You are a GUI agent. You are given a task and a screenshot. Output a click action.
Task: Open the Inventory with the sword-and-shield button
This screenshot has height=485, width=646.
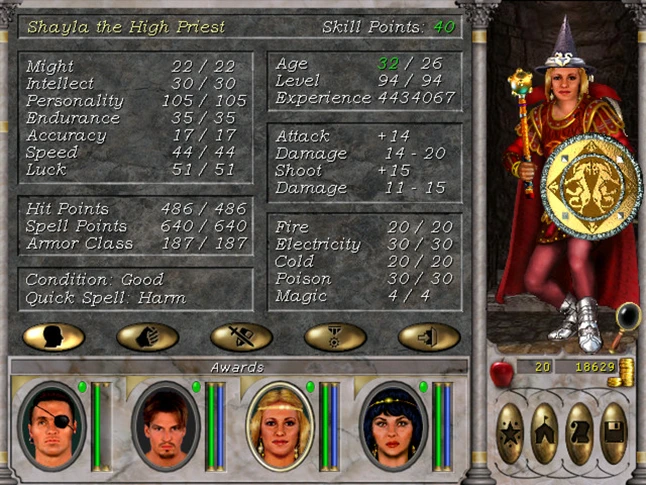click(x=241, y=336)
